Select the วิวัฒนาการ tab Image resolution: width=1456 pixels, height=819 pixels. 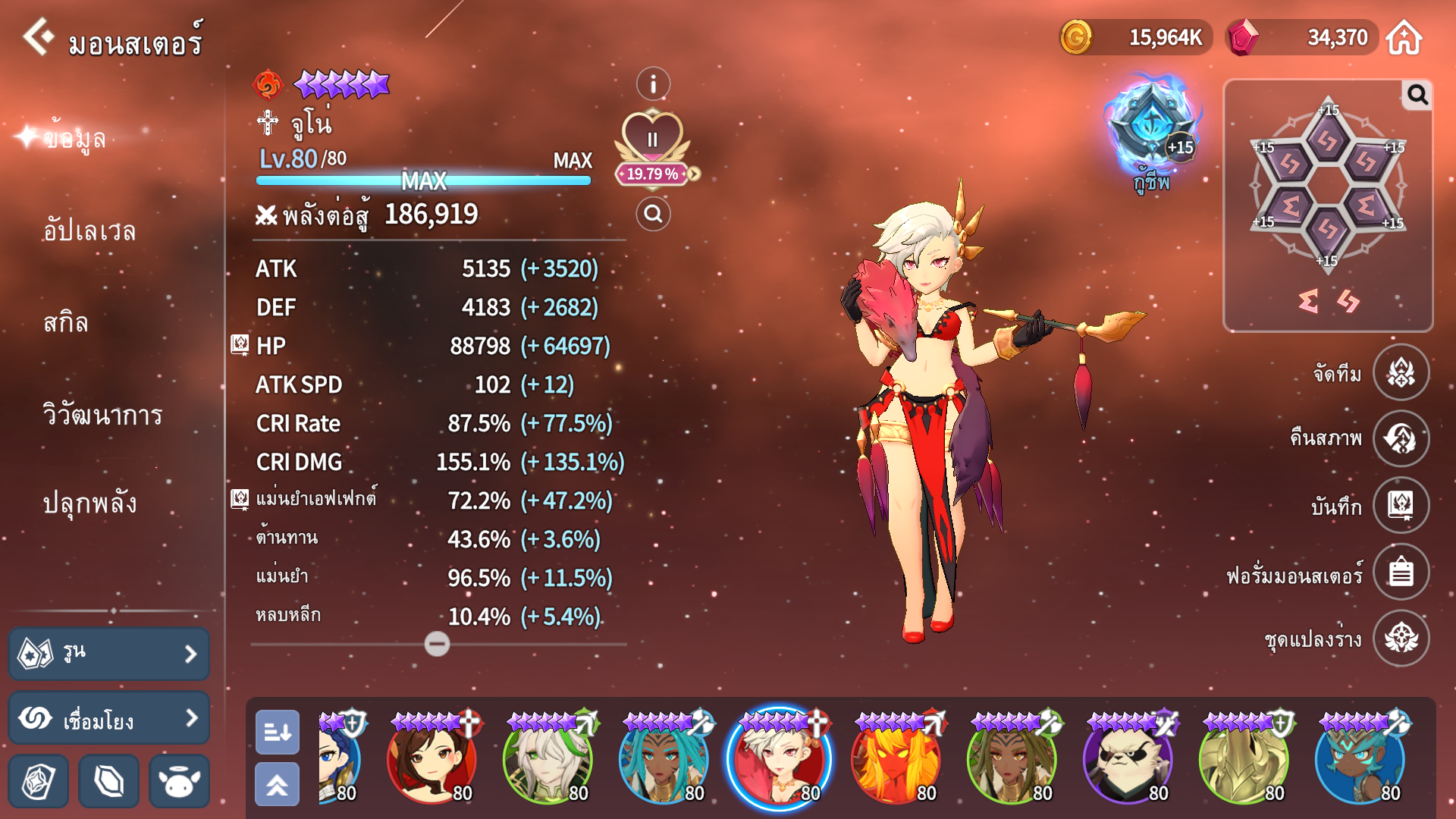coord(102,415)
